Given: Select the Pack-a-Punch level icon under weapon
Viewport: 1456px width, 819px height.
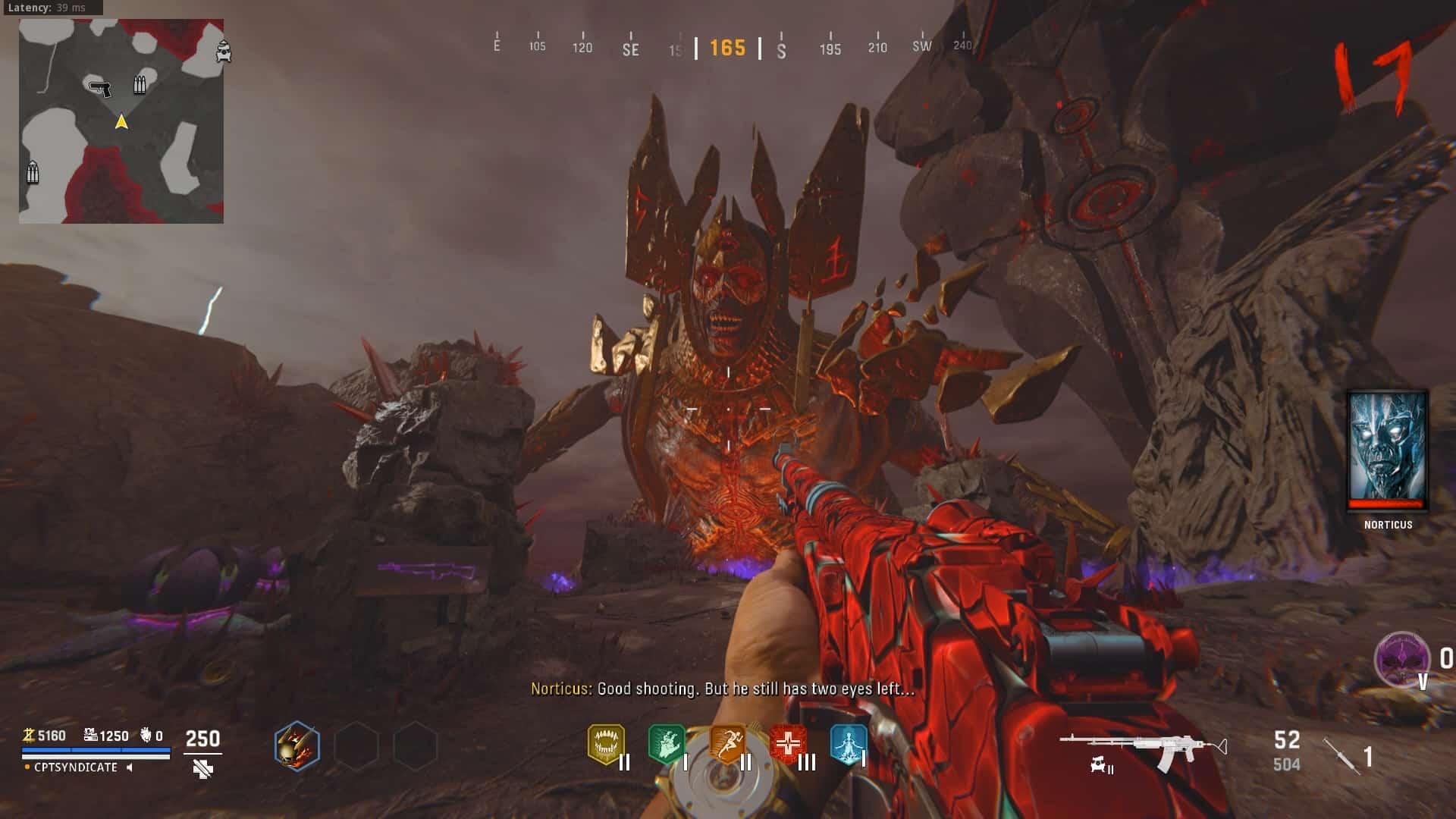Looking at the screenshot, I should click(x=1101, y=767).
